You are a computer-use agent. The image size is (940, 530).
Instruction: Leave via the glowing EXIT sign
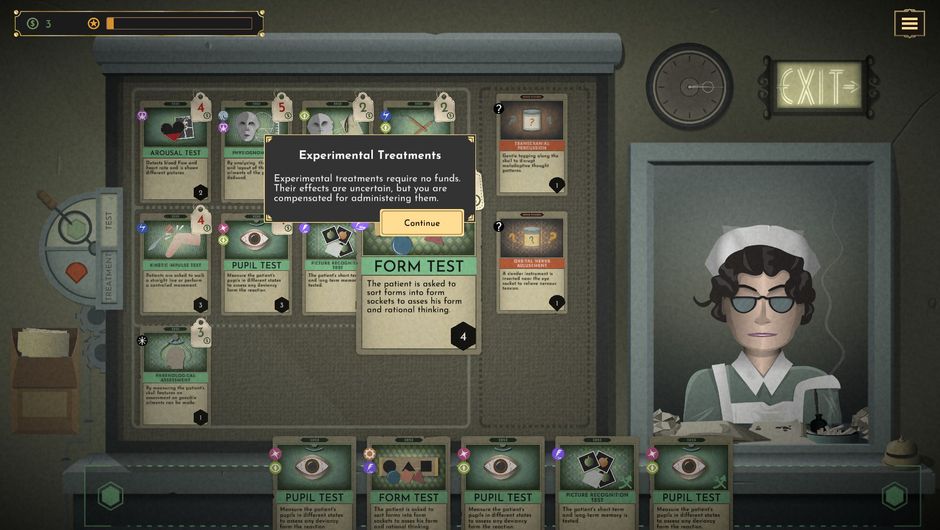pos(819,86)
